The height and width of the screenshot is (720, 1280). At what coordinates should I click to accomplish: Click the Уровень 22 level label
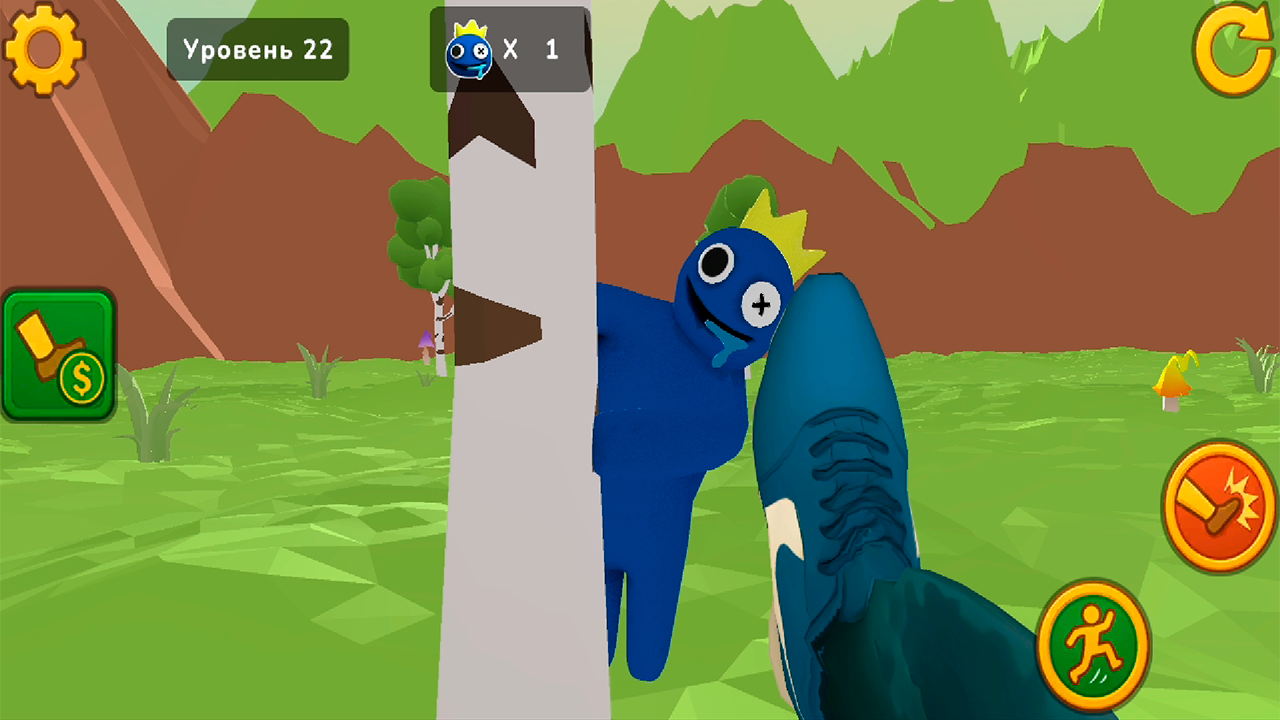258,49
